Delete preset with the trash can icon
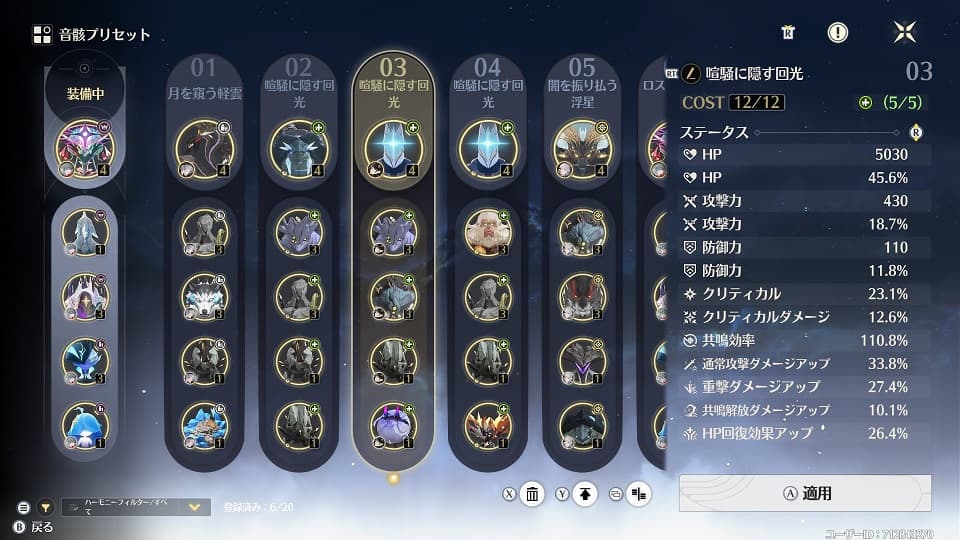This screenshot has width=960, height=540. click(x=533, y=493)
